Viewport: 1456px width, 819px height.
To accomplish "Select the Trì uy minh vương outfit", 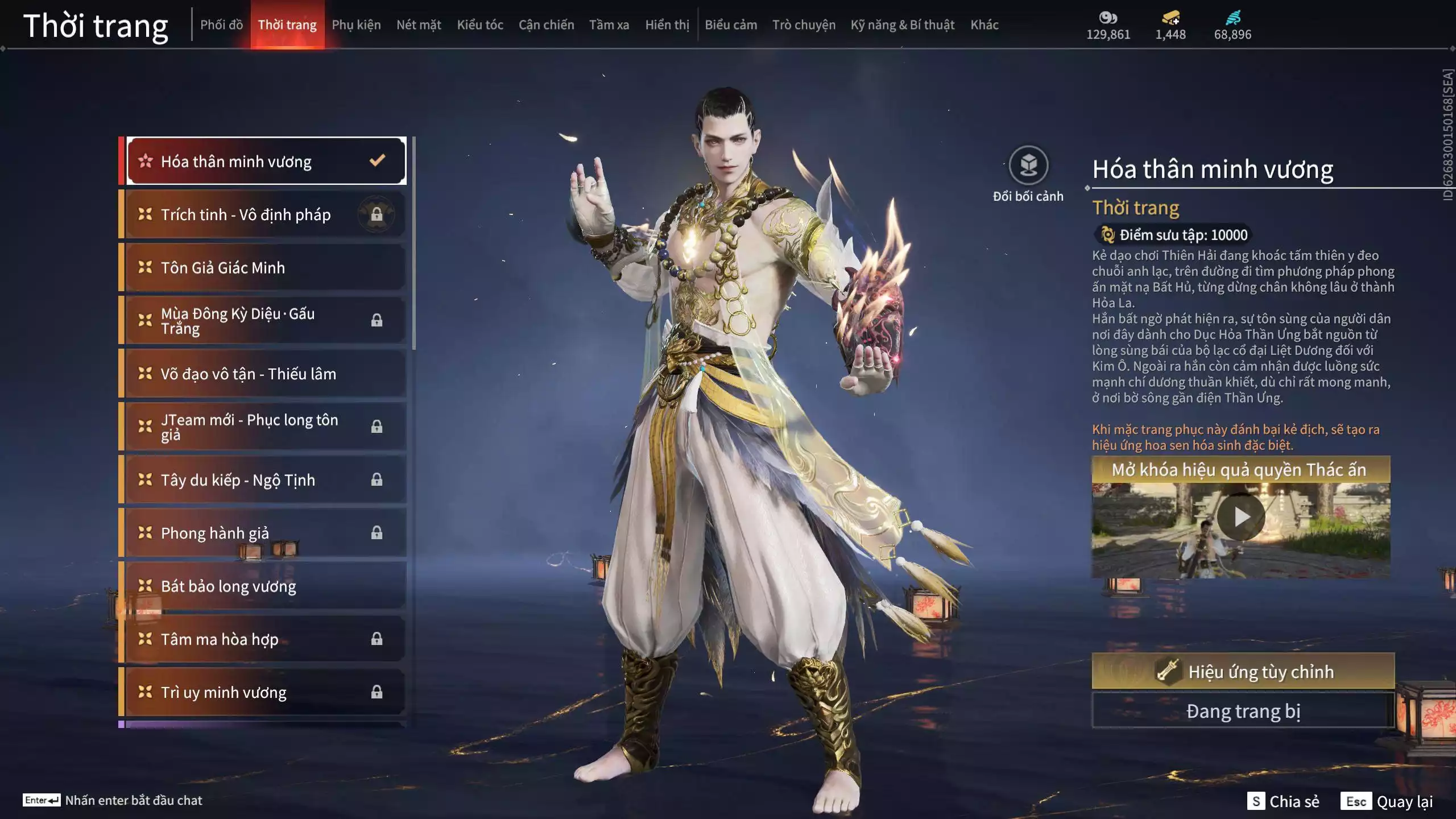I will [x=265, y=692].
